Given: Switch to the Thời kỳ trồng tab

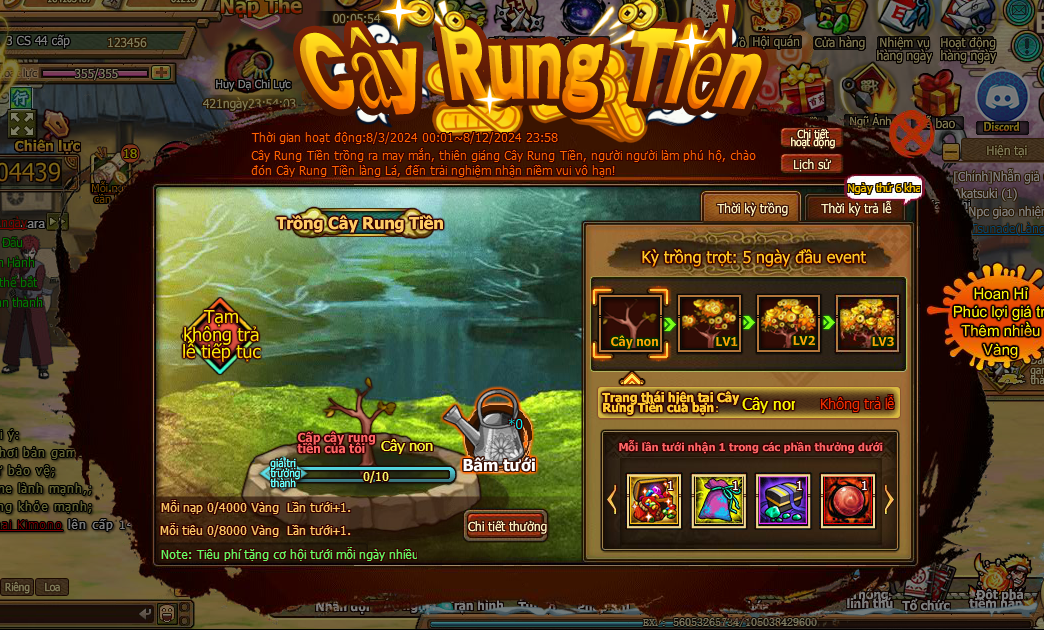Looking at the screenshot, I should 752,209.
